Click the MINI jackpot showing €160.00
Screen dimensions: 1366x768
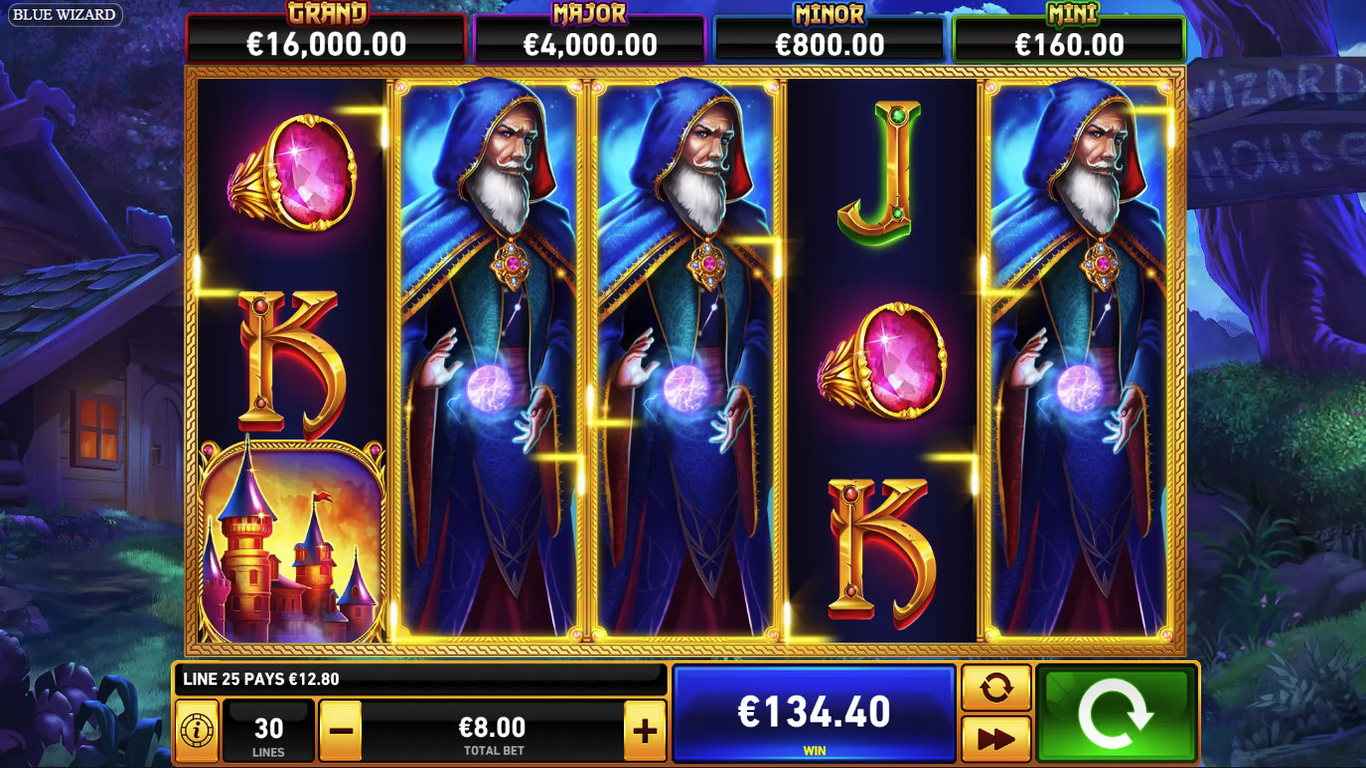pyautogui.click(x=1073, y=30)
